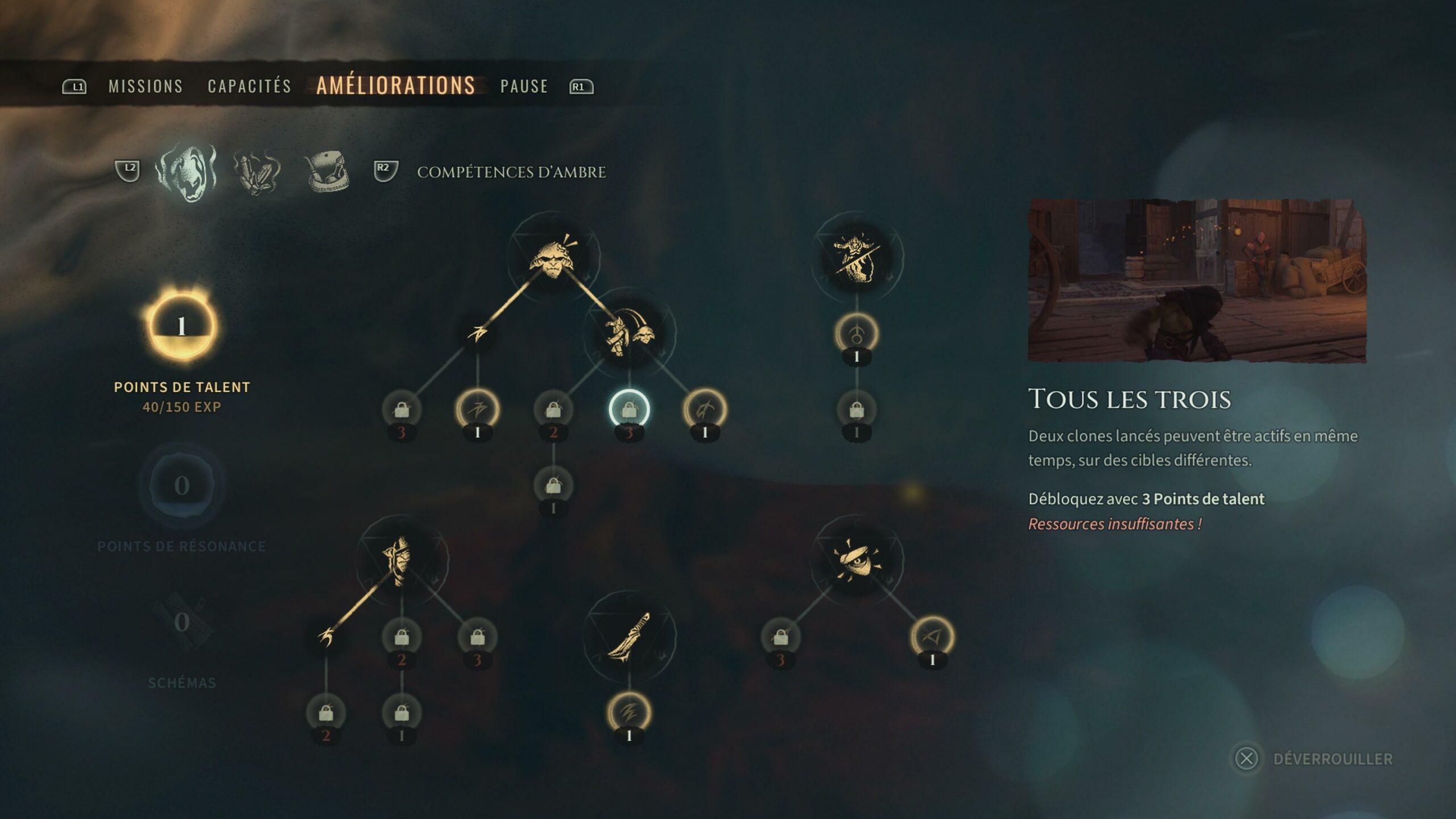The height and width of the screenshot is (819, 1456).
Task: Select the thrown clone skill node
Action: pyautogui.click(x=629, y=333)
